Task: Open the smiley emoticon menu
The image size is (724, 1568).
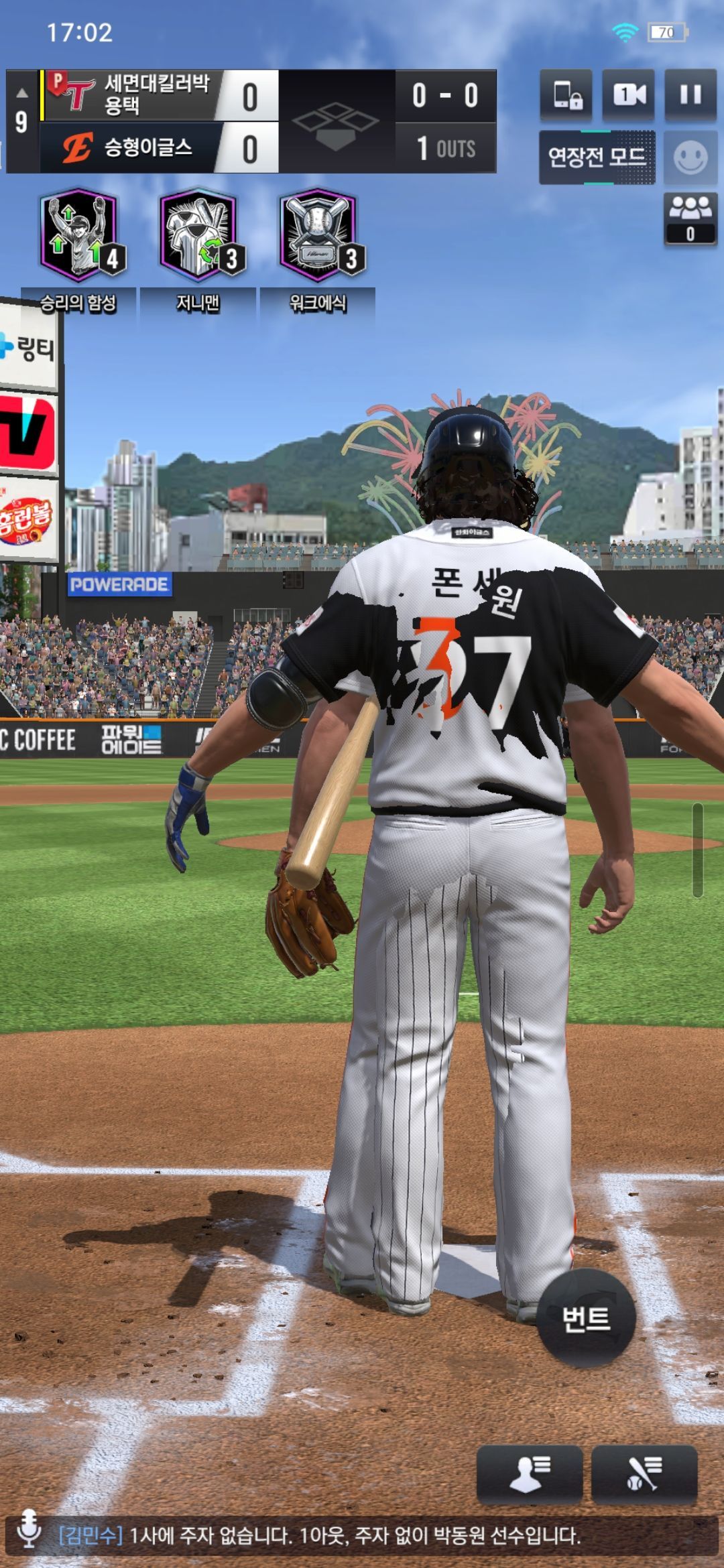Action: click(x=690, y=158)
